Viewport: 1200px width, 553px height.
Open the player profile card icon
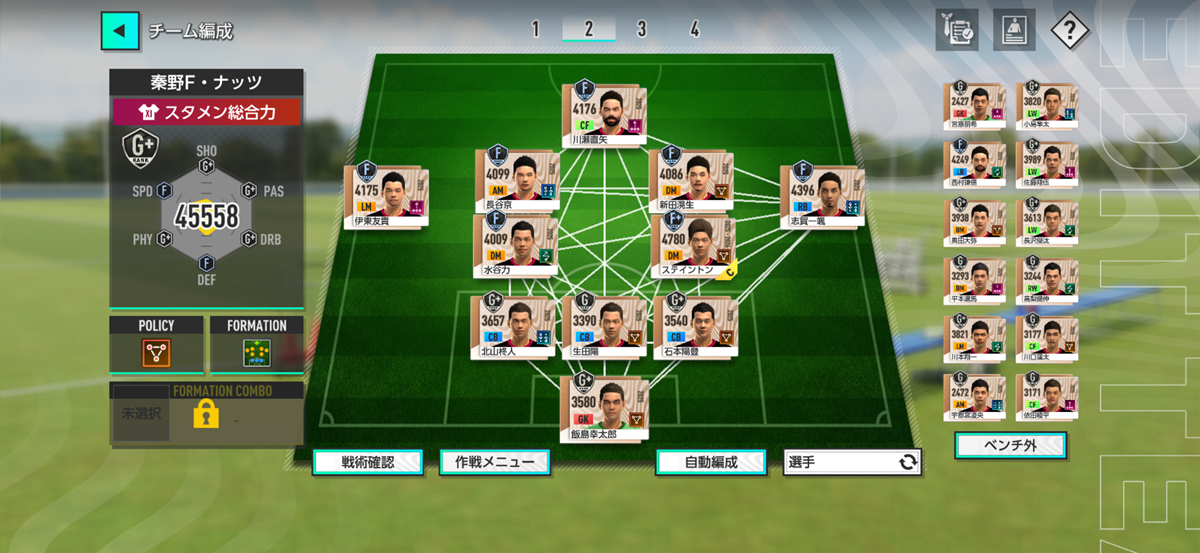[x=1013, y=30]
